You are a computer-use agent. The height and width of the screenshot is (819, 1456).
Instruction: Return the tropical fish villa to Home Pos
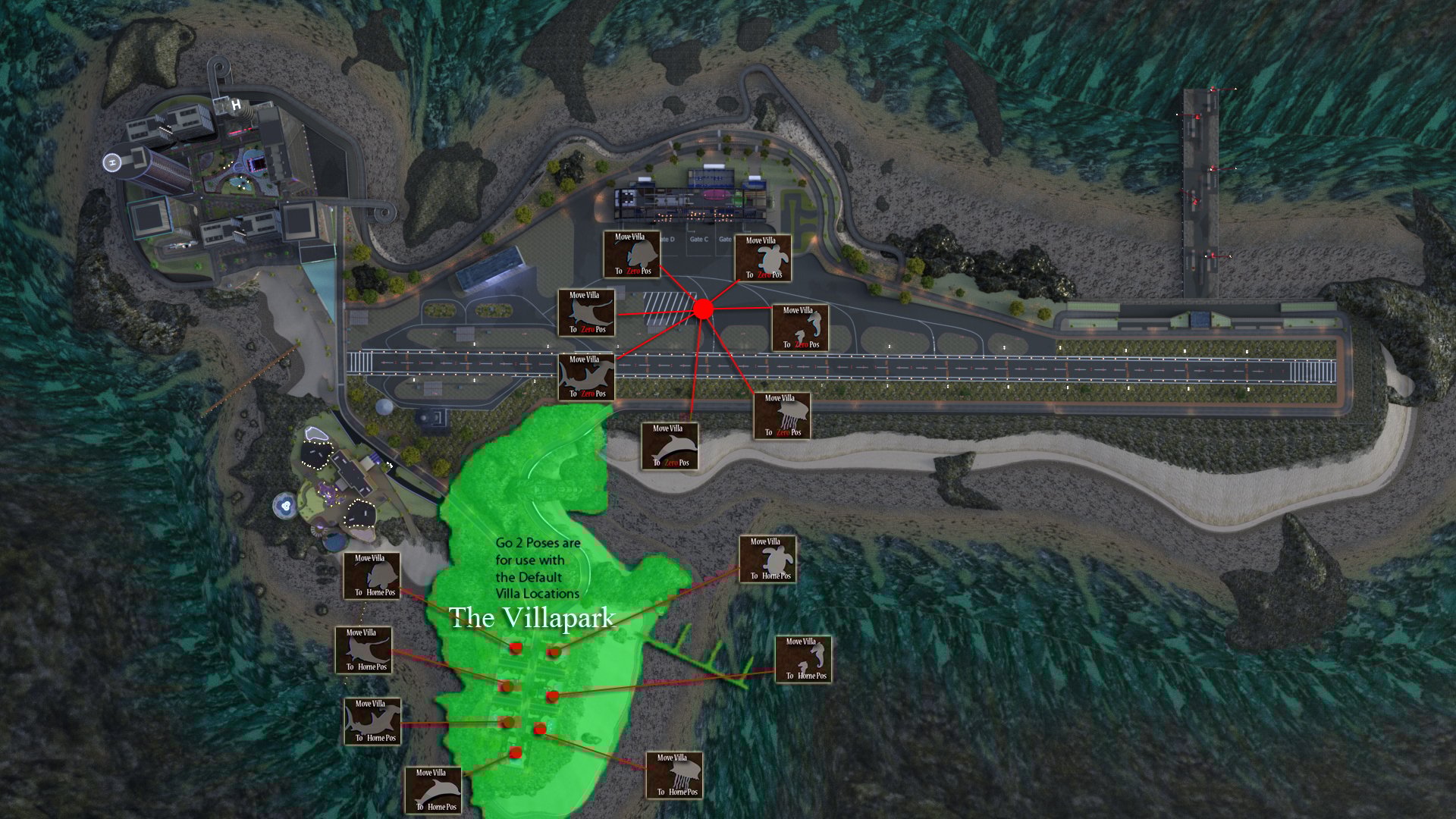[372, 576]
